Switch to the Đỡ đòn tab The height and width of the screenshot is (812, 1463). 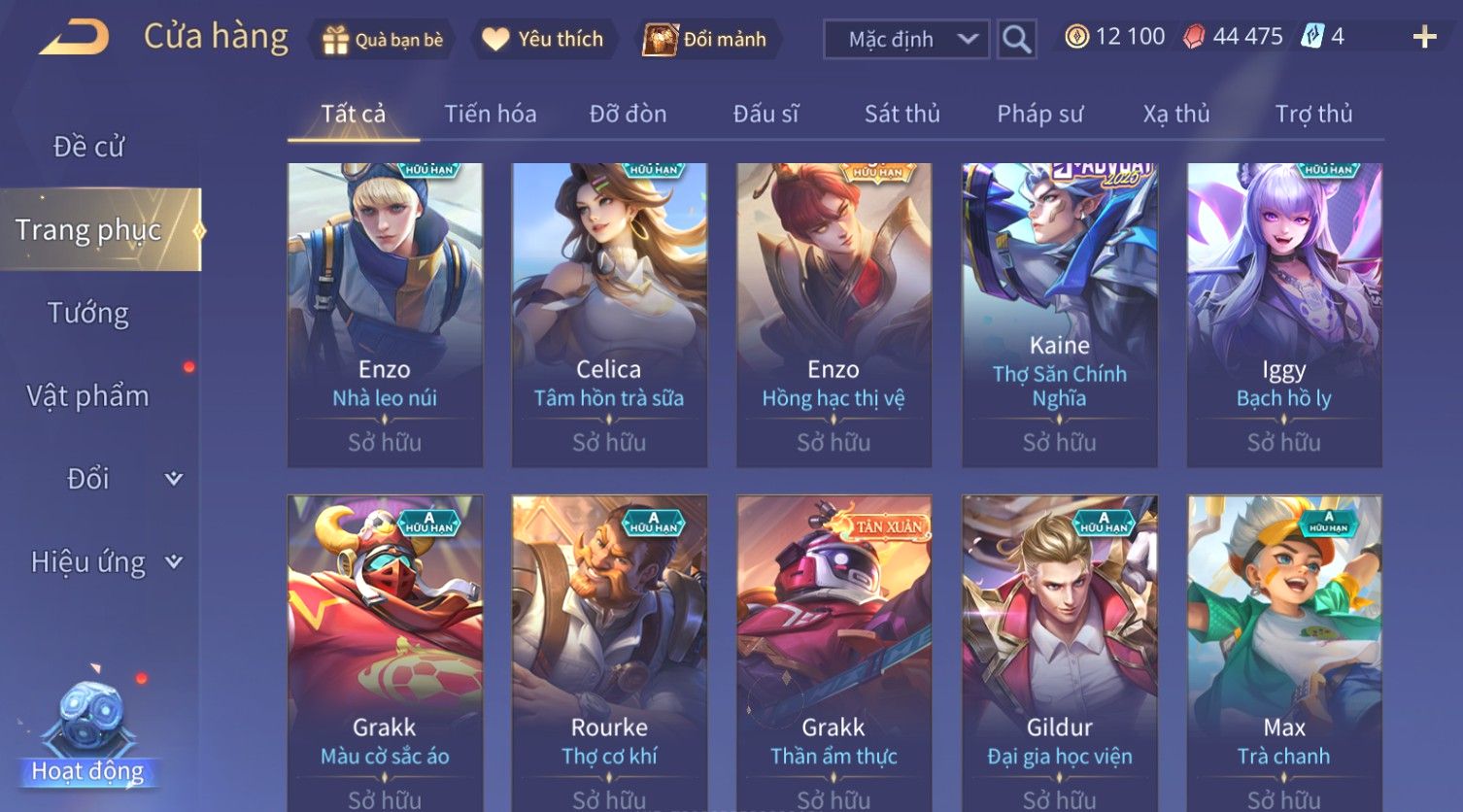click(628, 115)
